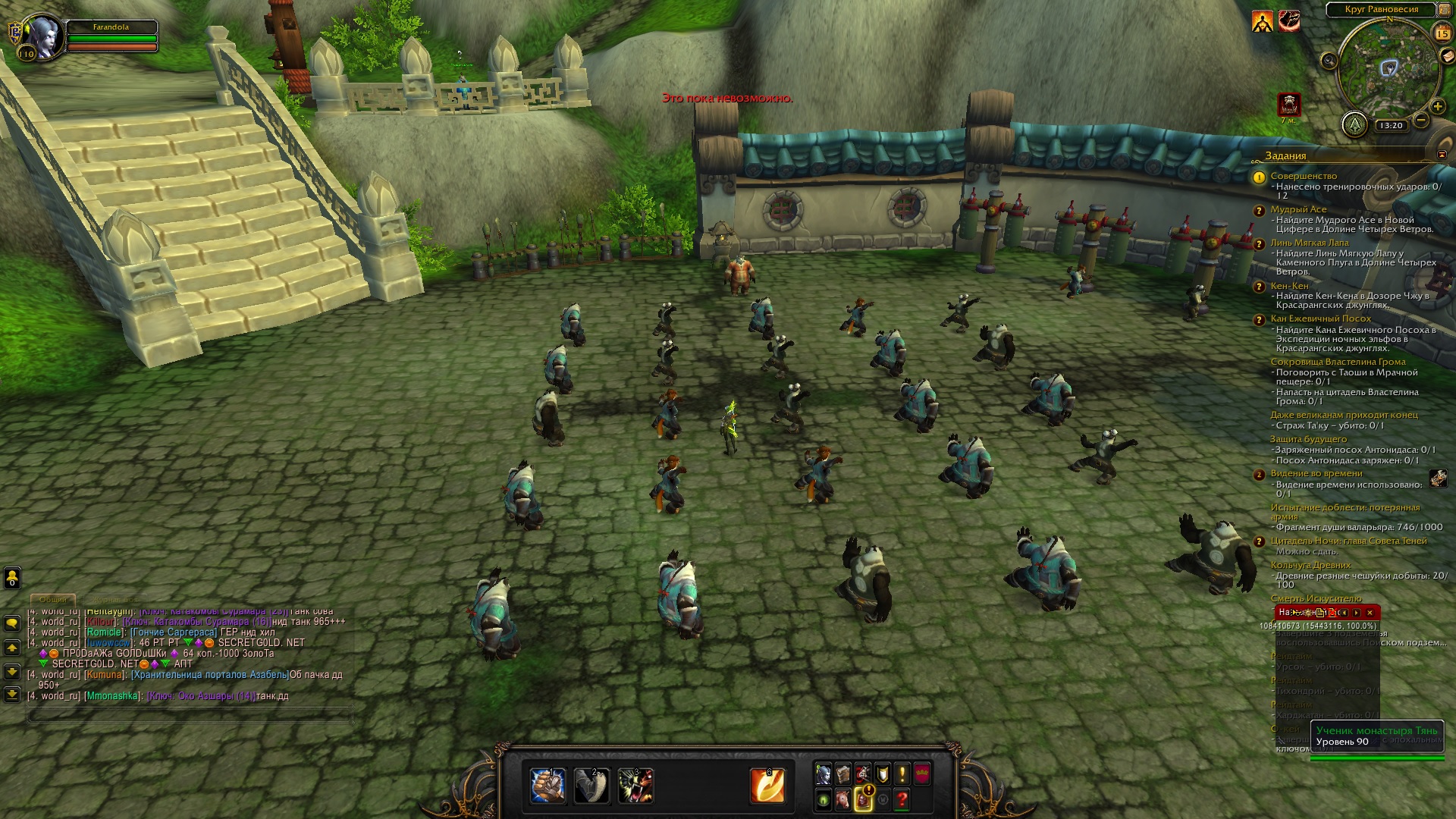Open help with the red question mark

click(902, 799)
